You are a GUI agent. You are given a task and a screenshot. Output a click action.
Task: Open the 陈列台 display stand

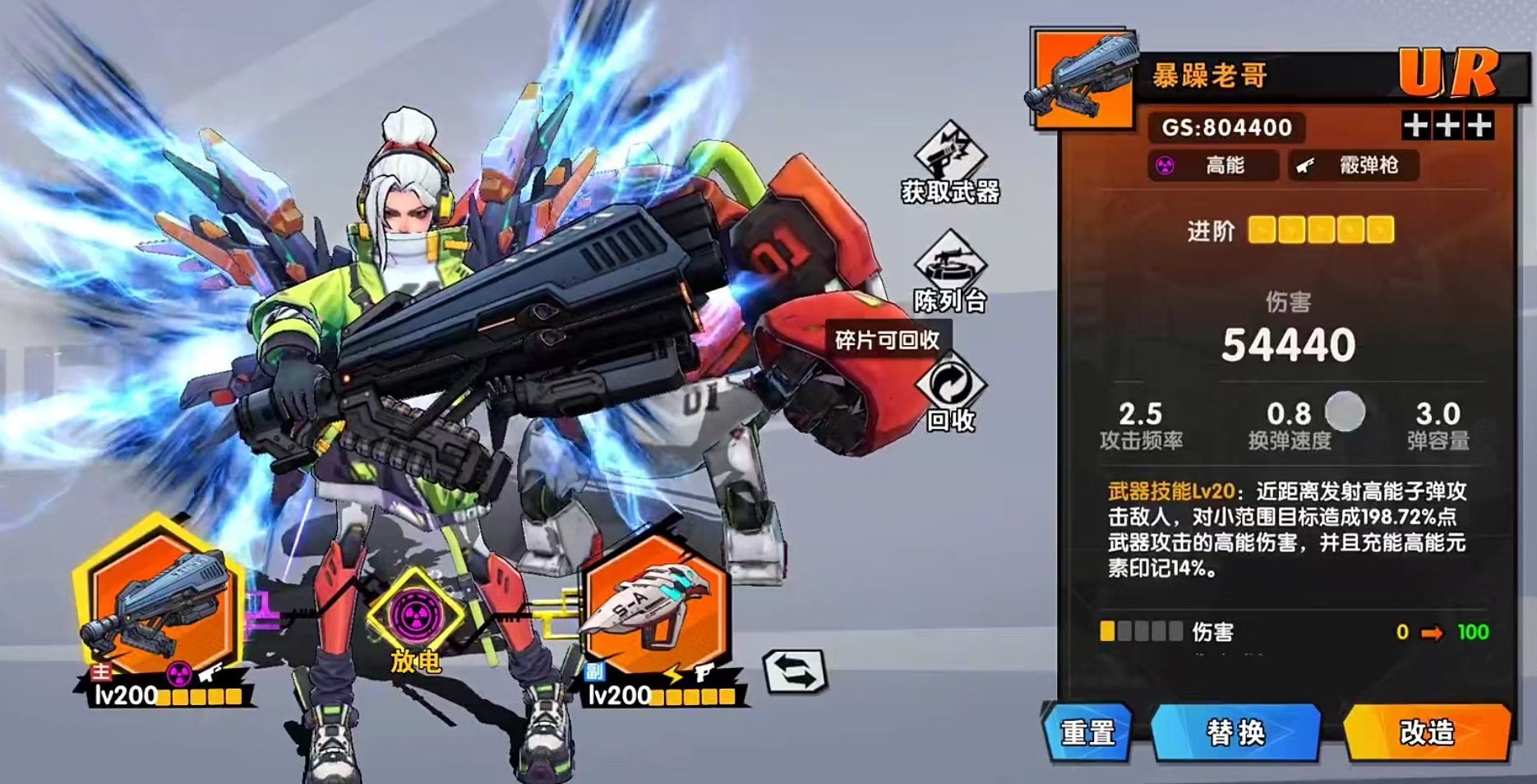[950, 273]
